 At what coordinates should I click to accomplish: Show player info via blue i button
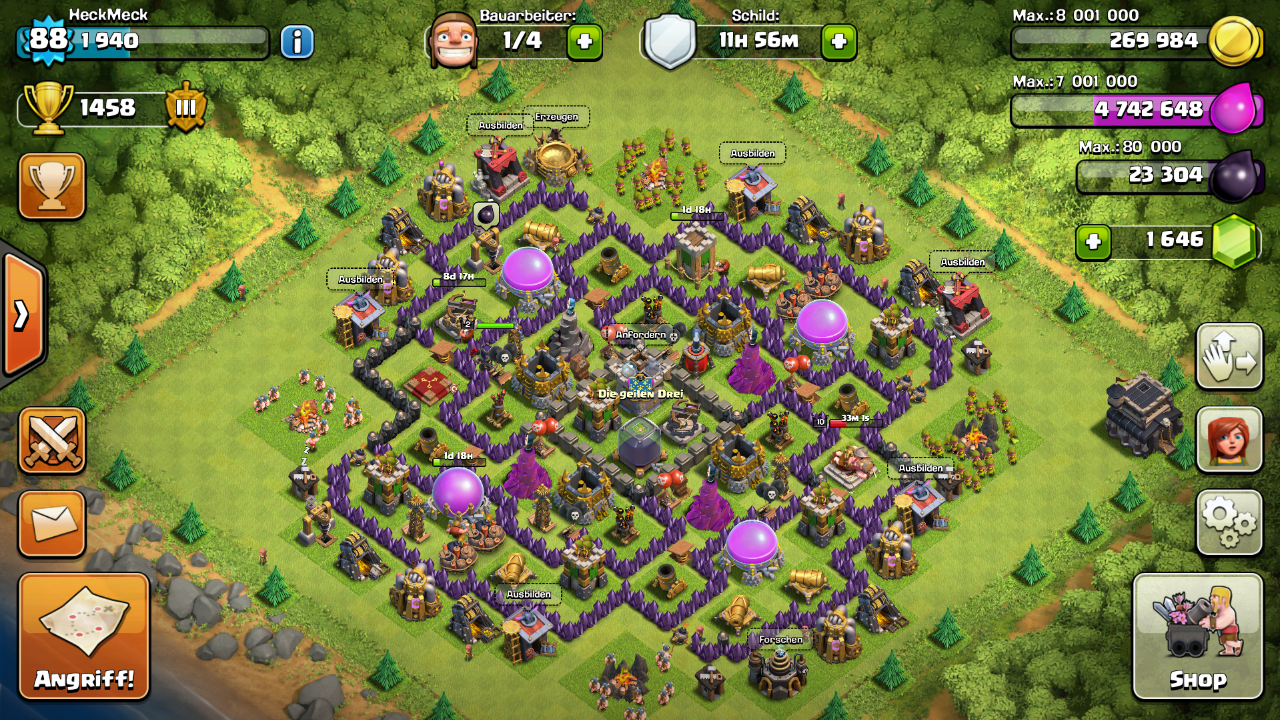[296, 41]
